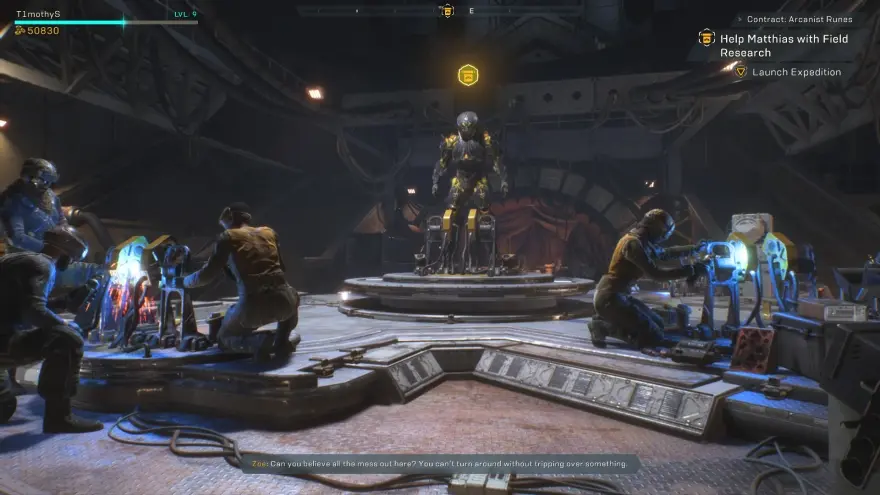Click the yellow quest marker above the javelin
Image resolution: width=880 pixels, height=495 pixels.
pos(467,75)
